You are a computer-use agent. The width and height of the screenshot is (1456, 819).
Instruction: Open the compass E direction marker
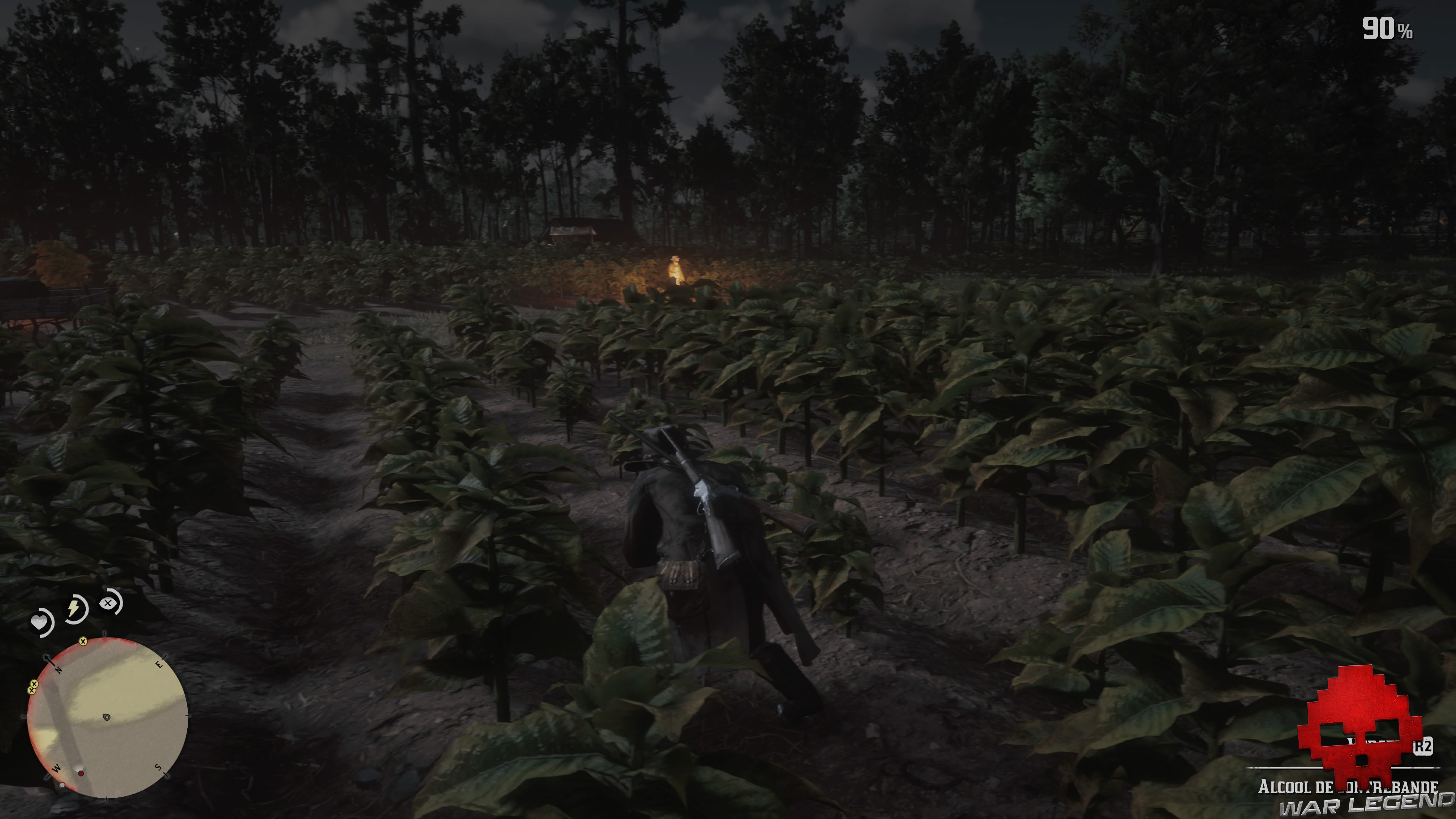tap(159, 665)
